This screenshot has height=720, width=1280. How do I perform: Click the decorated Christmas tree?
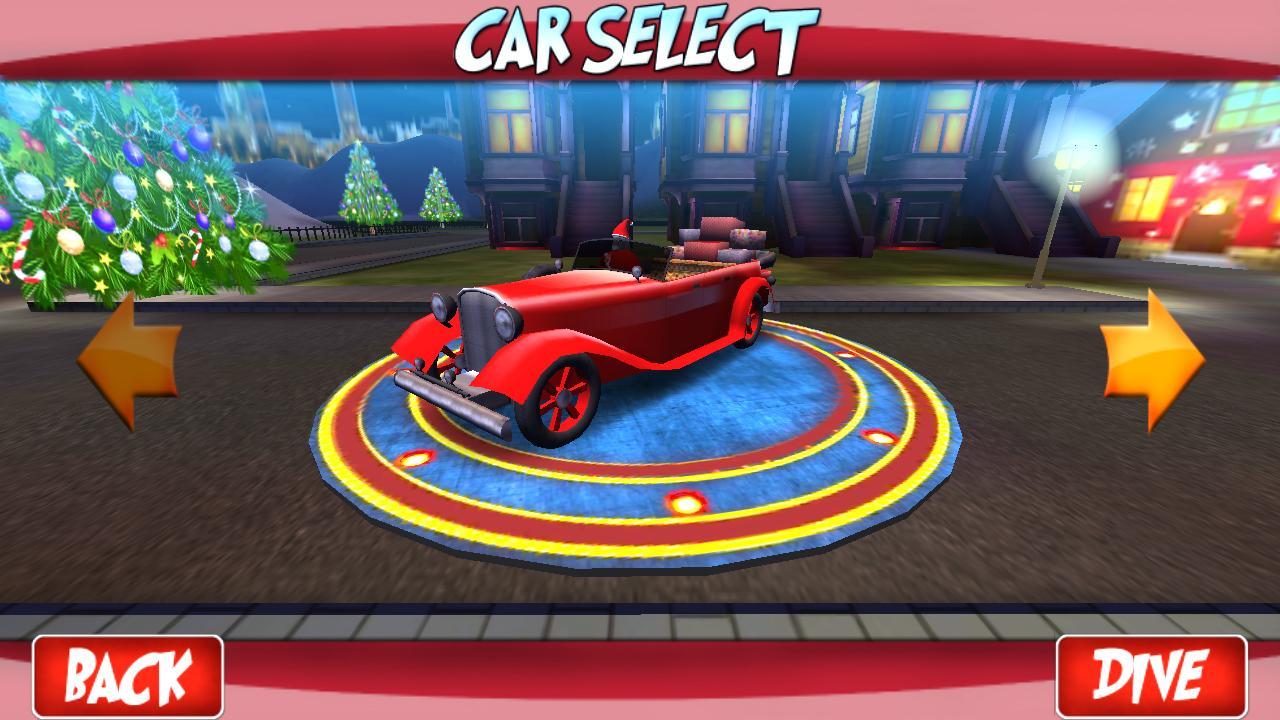pyautogui.click(x=110, y=190)
